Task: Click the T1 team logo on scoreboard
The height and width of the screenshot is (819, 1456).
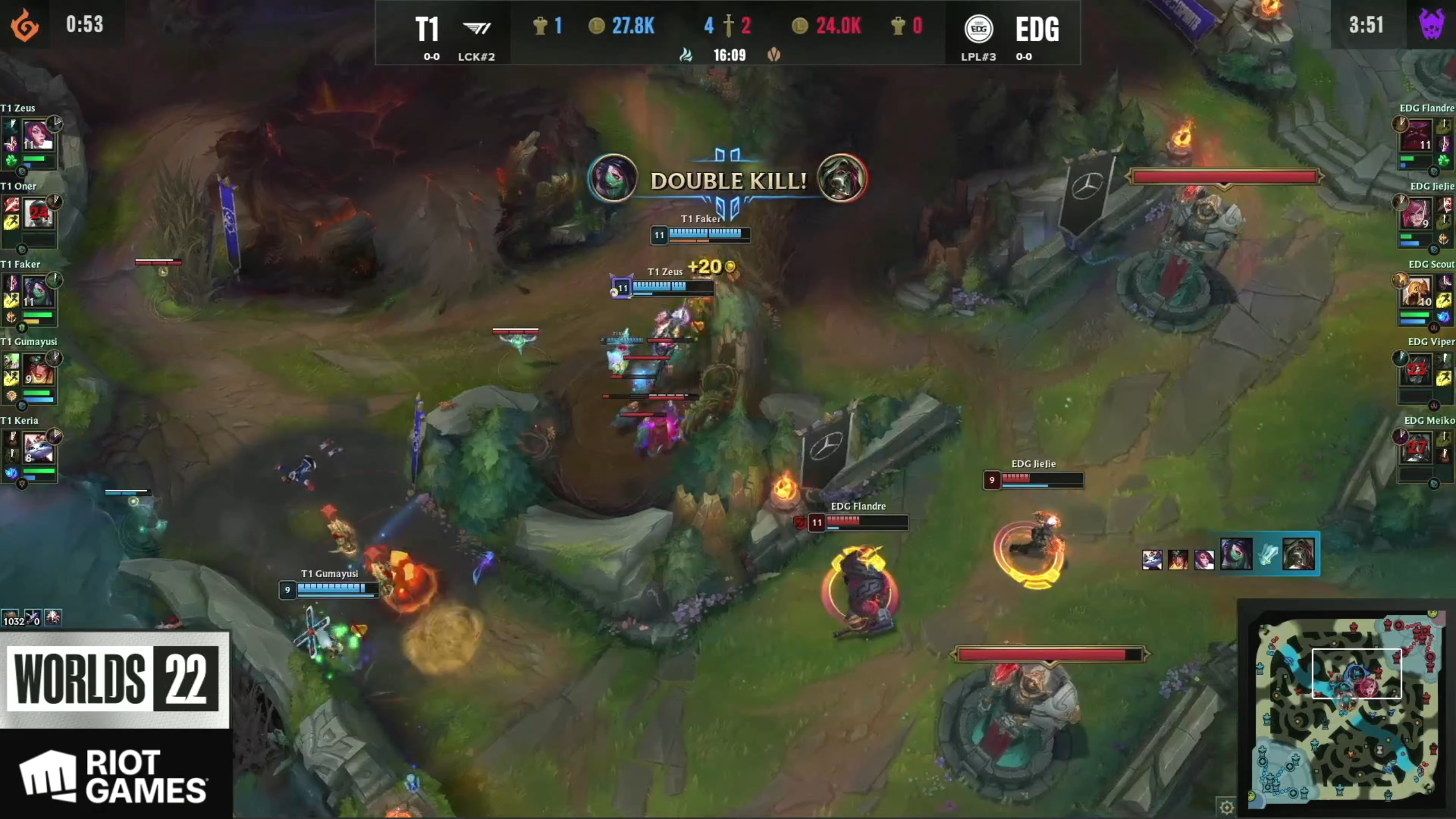Action: click(x=477, y=28)
